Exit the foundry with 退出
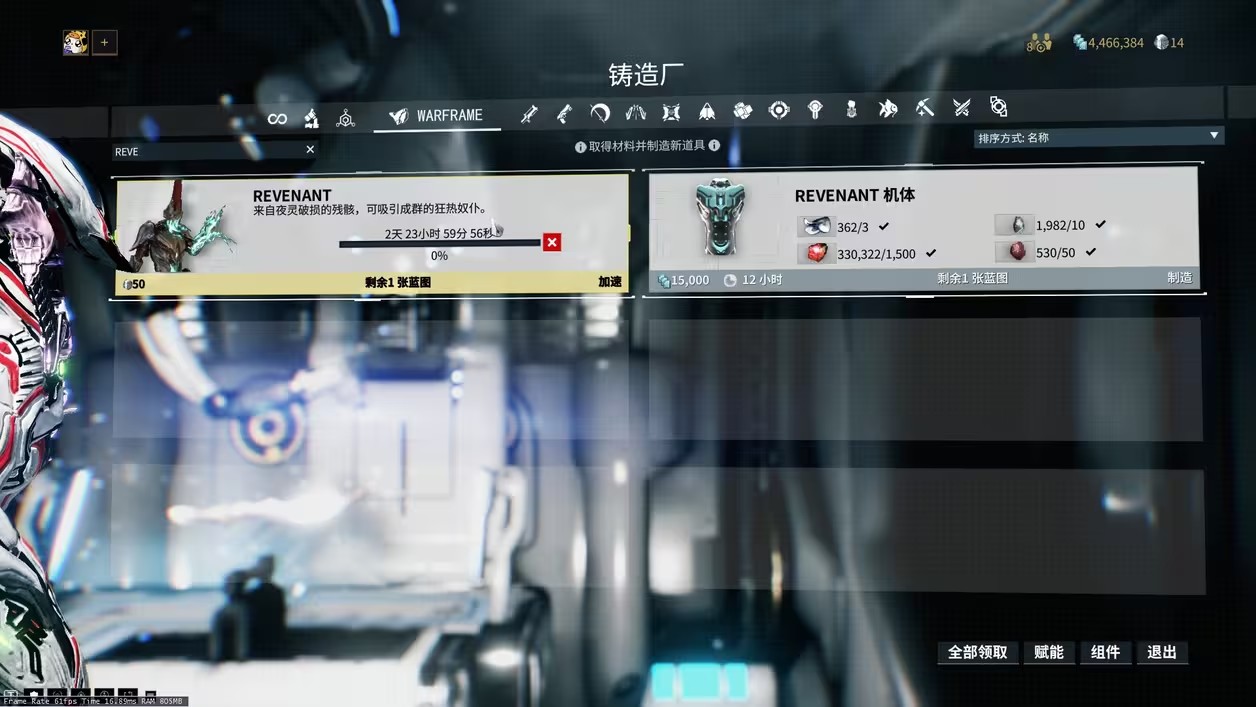Viewport: 1256px width, 707px height. (1161, 652)
